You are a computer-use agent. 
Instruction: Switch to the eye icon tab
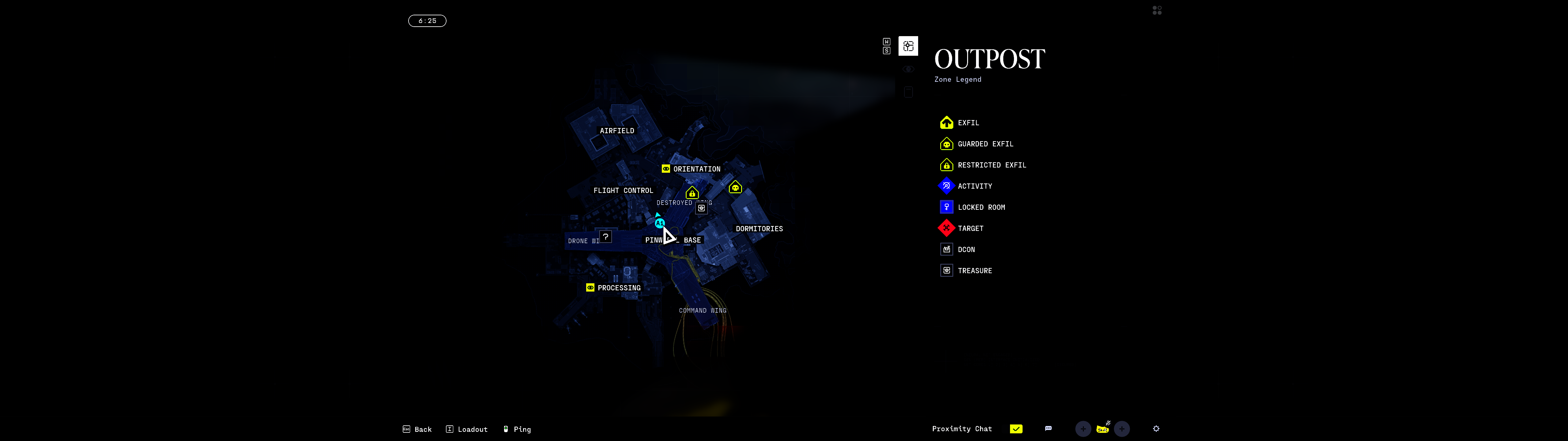(x=907, y=70)
